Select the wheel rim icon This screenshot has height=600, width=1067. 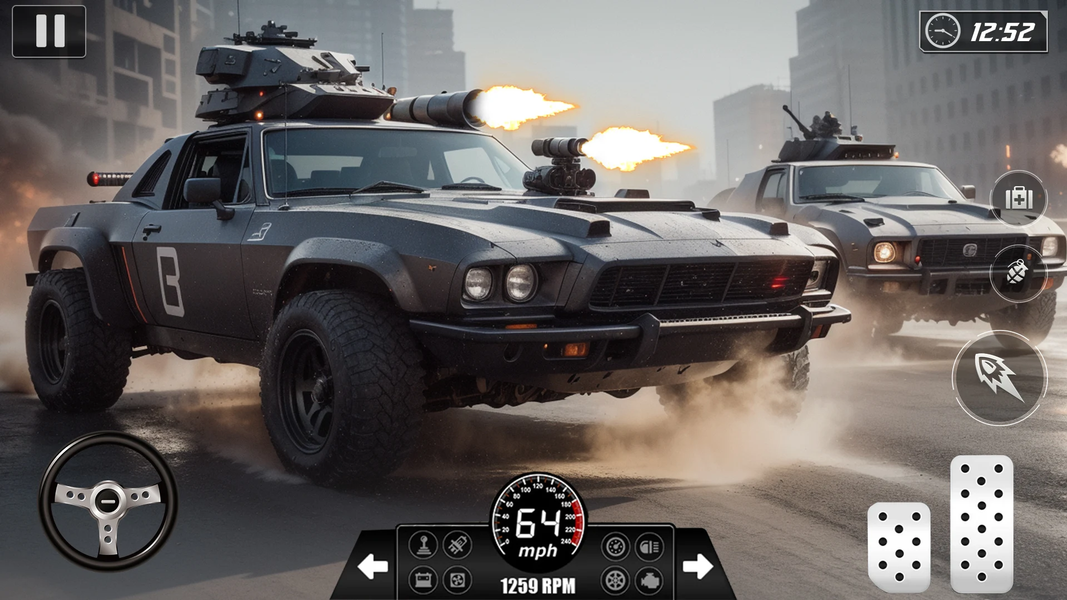(615, 579)
